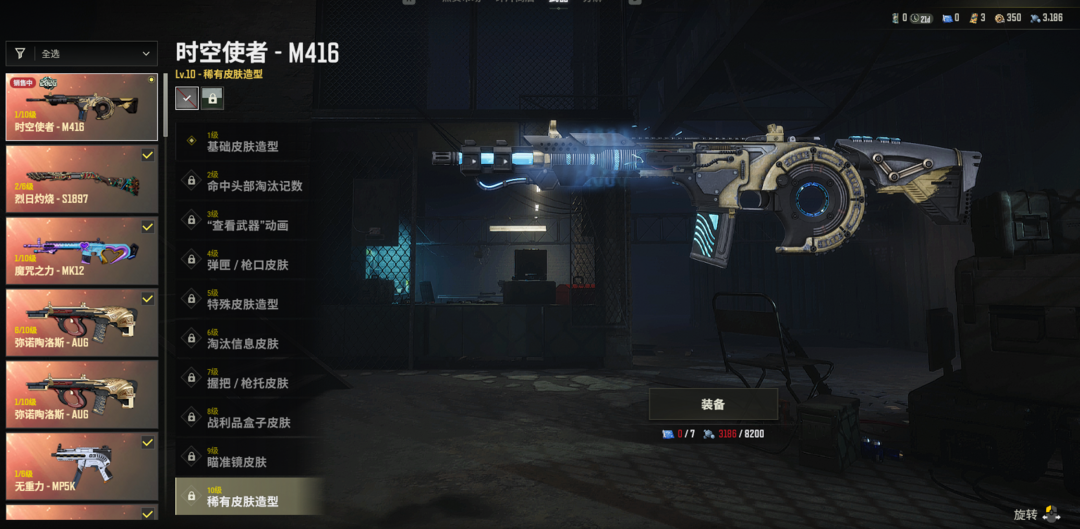Pick the 魔咒之力 - MK12 skin card
The image size is (1080, 529).
pyautogui.click(x=82, y=250)
